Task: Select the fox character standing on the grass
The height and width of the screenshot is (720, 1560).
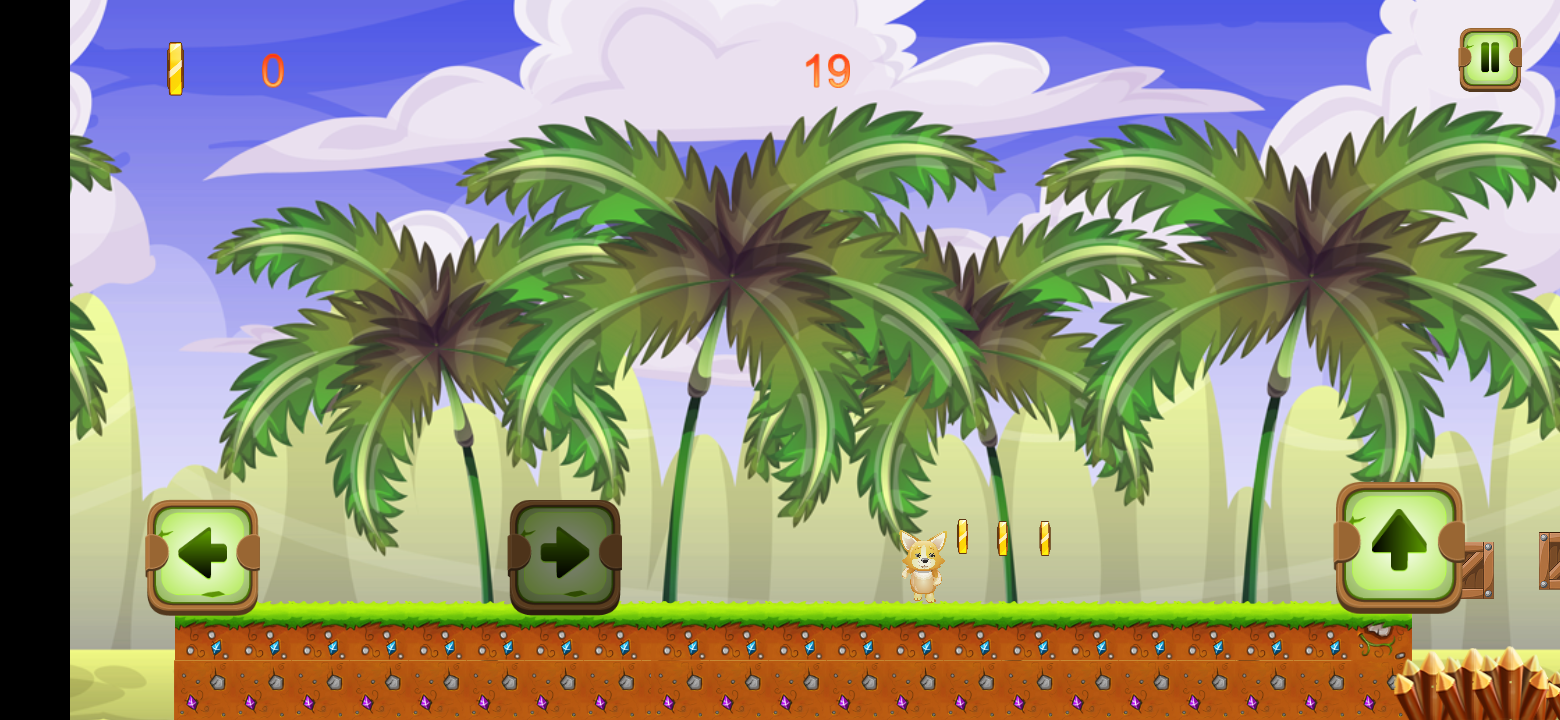Action: click(x=925, y=565)
